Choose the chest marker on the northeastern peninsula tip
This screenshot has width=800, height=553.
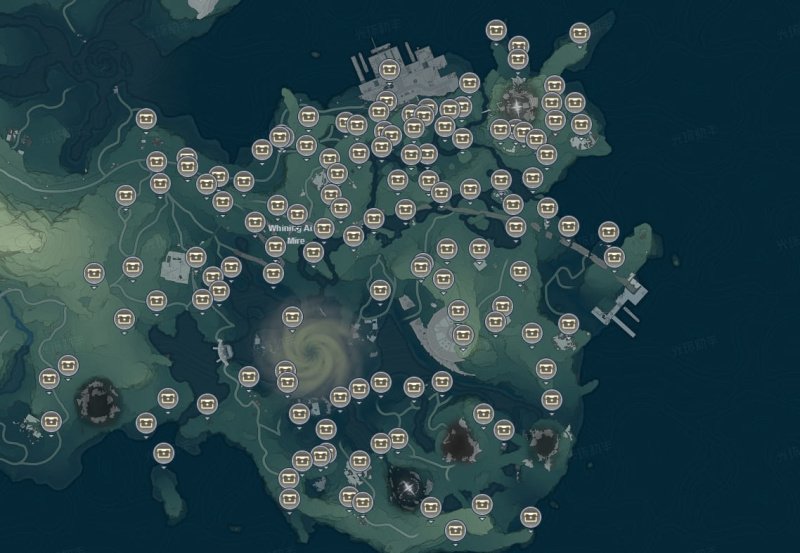[x=580, y=31]
